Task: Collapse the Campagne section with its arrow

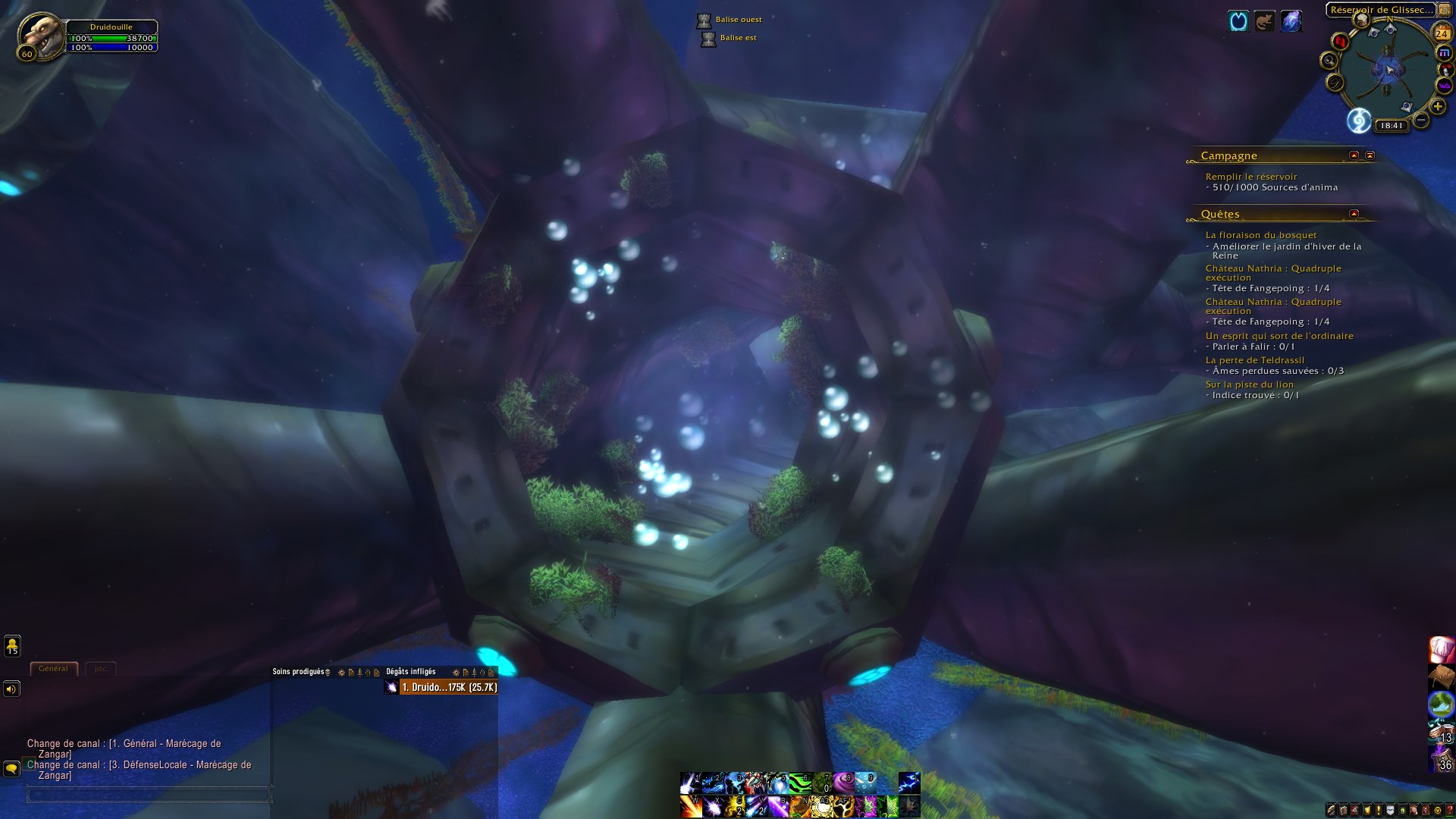Action: (x=1353, y=156)
